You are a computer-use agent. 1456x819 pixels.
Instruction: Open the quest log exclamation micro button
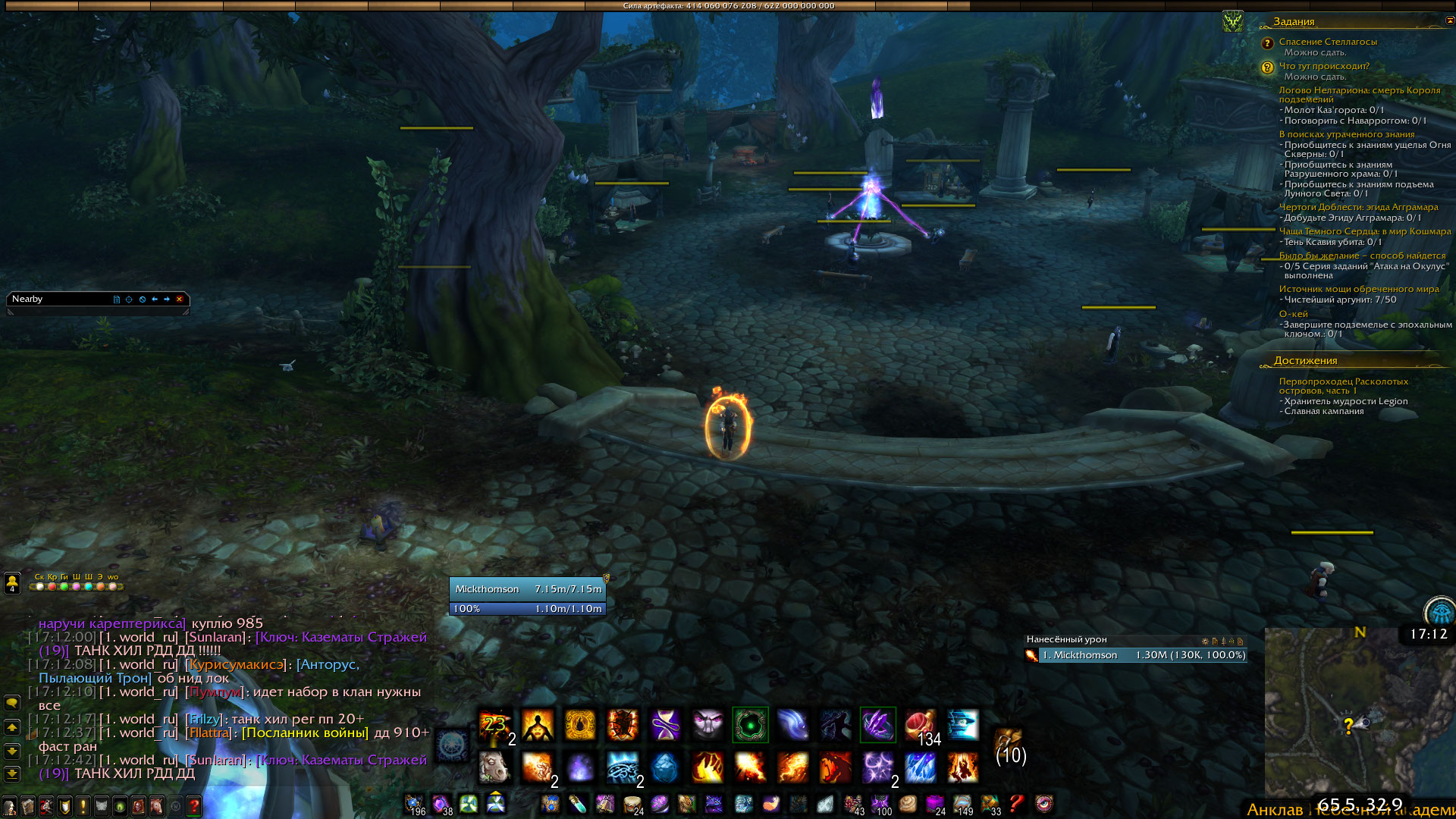point(83,806)
